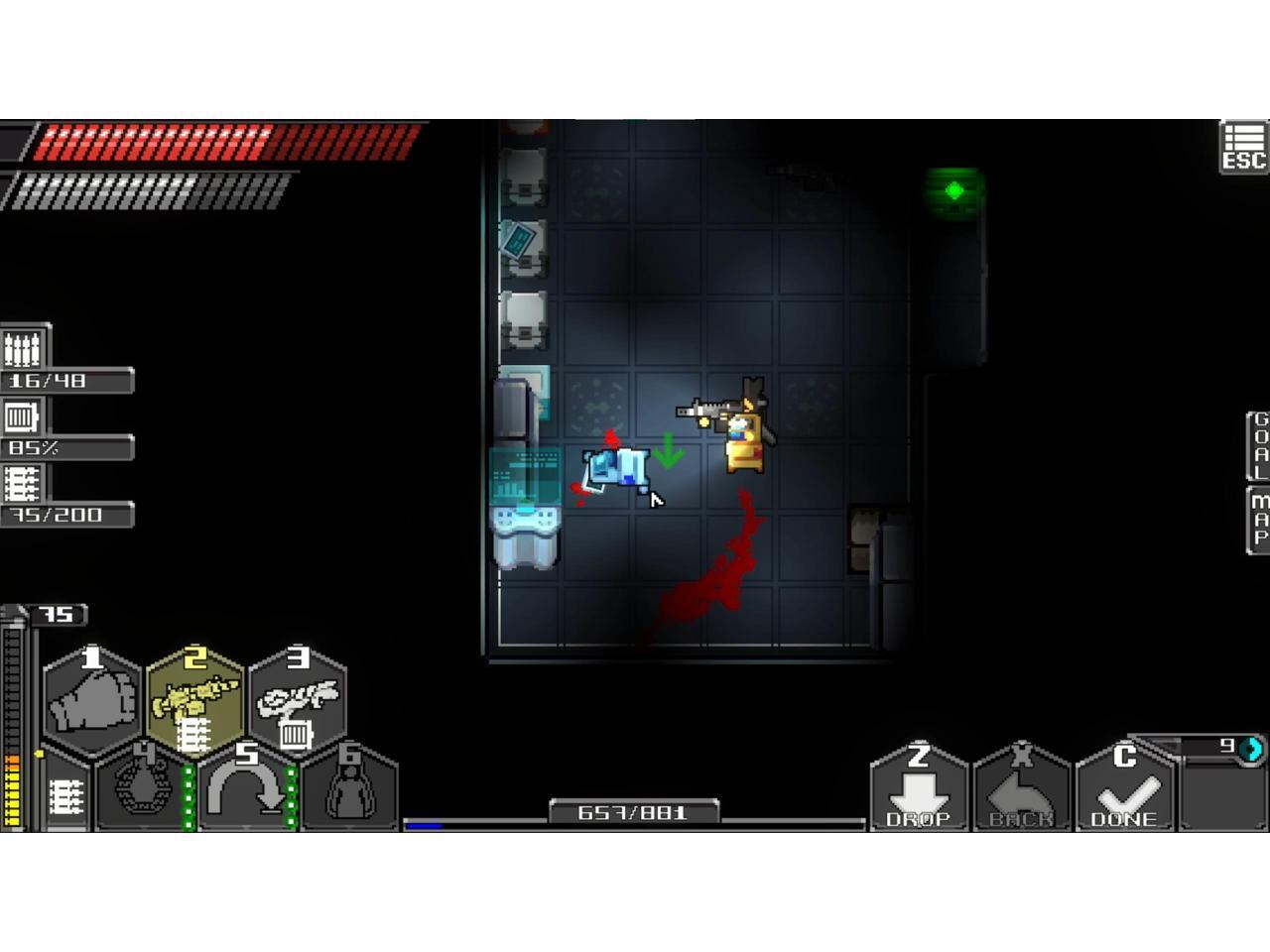Select the dimmed figure icon in slot 6
The width and height of the screenshot is (1270, 952).
point(349,788)
